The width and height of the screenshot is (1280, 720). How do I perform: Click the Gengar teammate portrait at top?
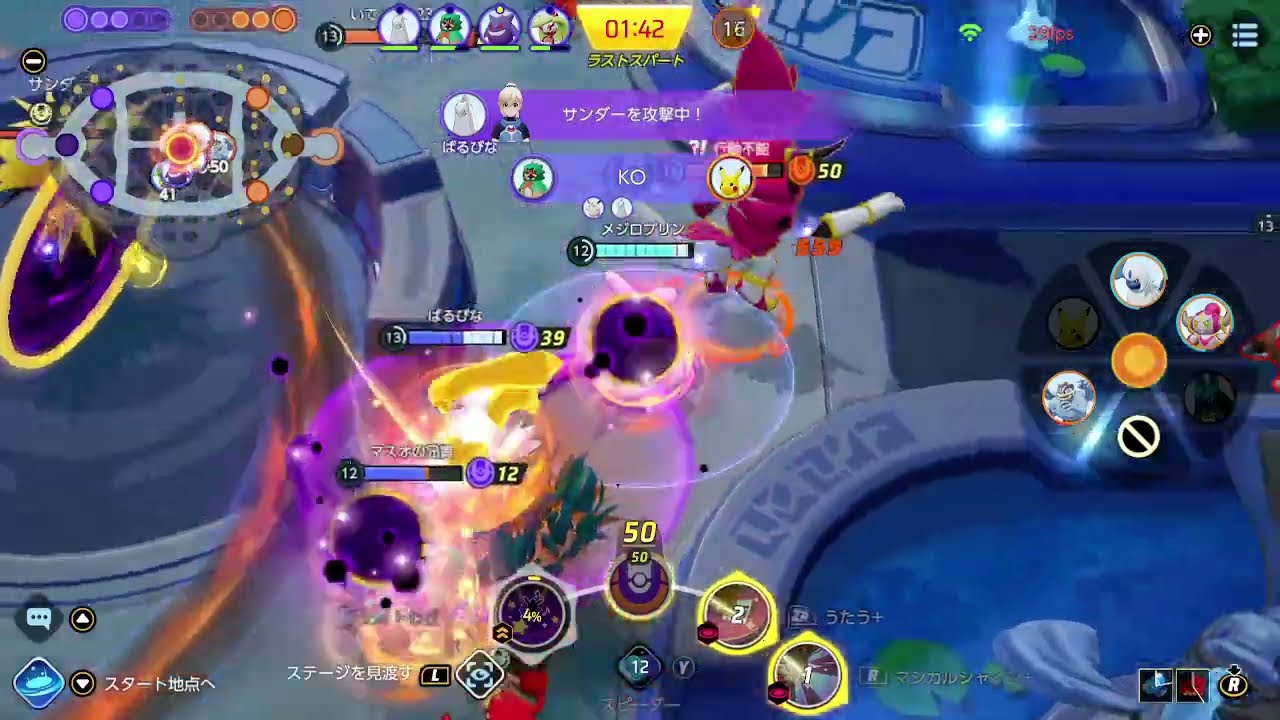pyautogui.click(x=499, y=26)
